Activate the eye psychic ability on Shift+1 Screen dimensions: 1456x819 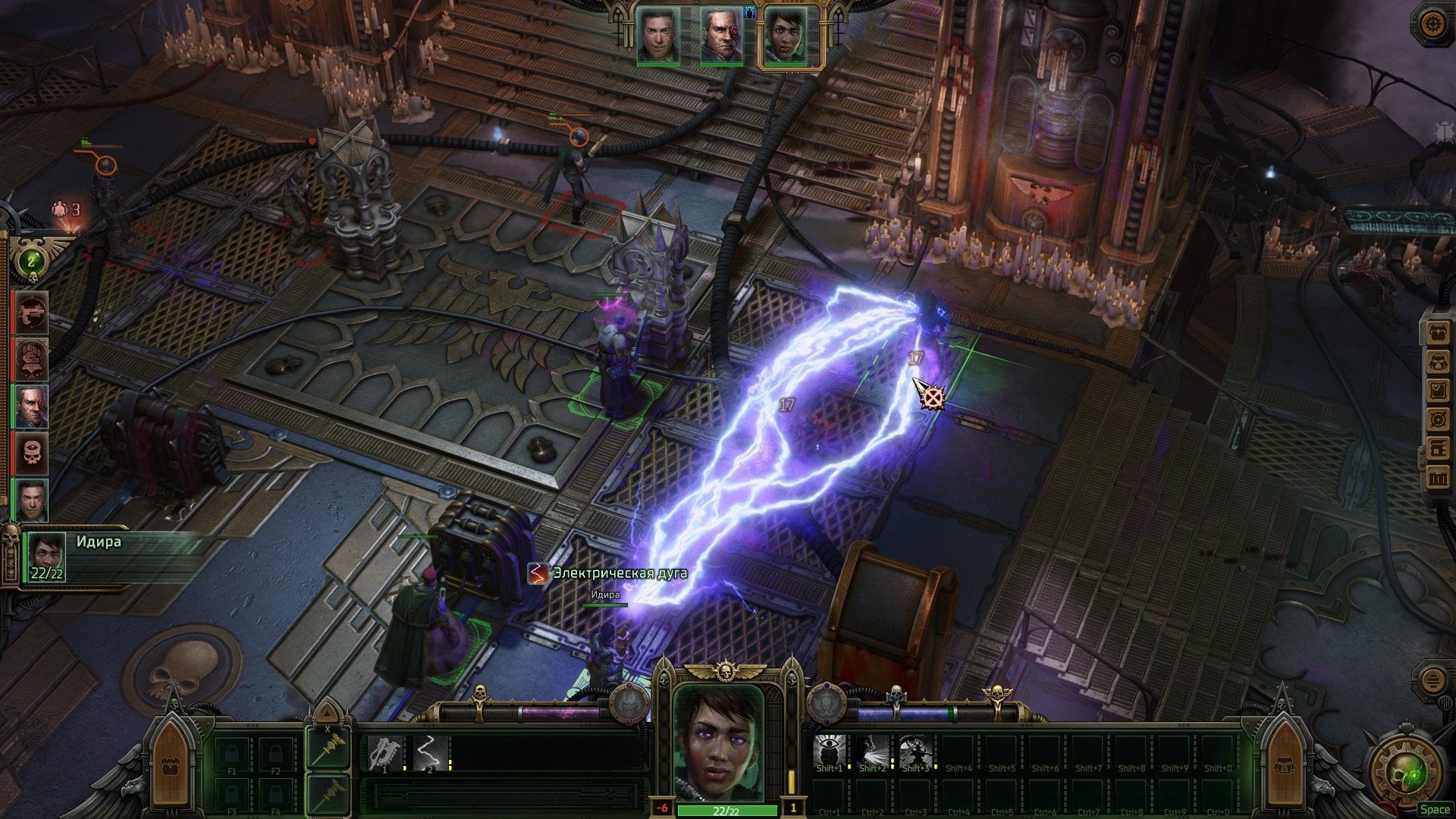(x=829, y=751)
